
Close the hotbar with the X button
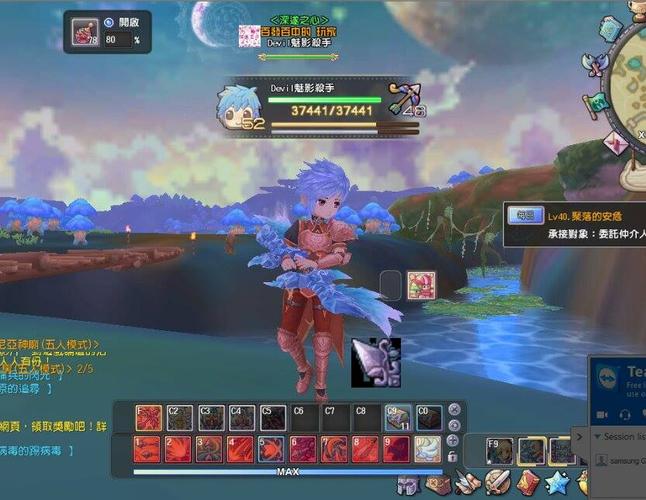click(x=454, y=409)
